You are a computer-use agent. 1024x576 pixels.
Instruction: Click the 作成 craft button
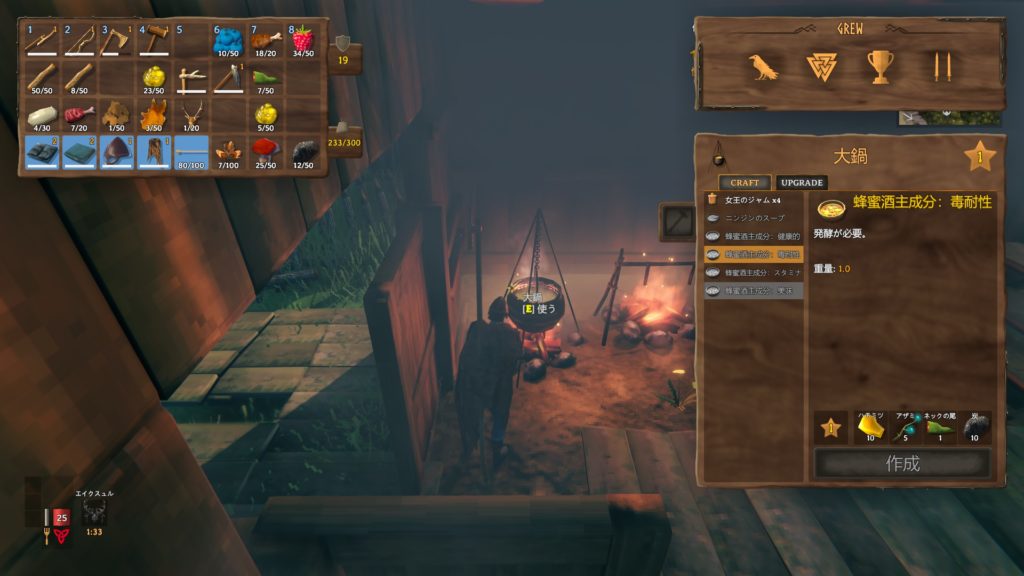coord(902,463)
